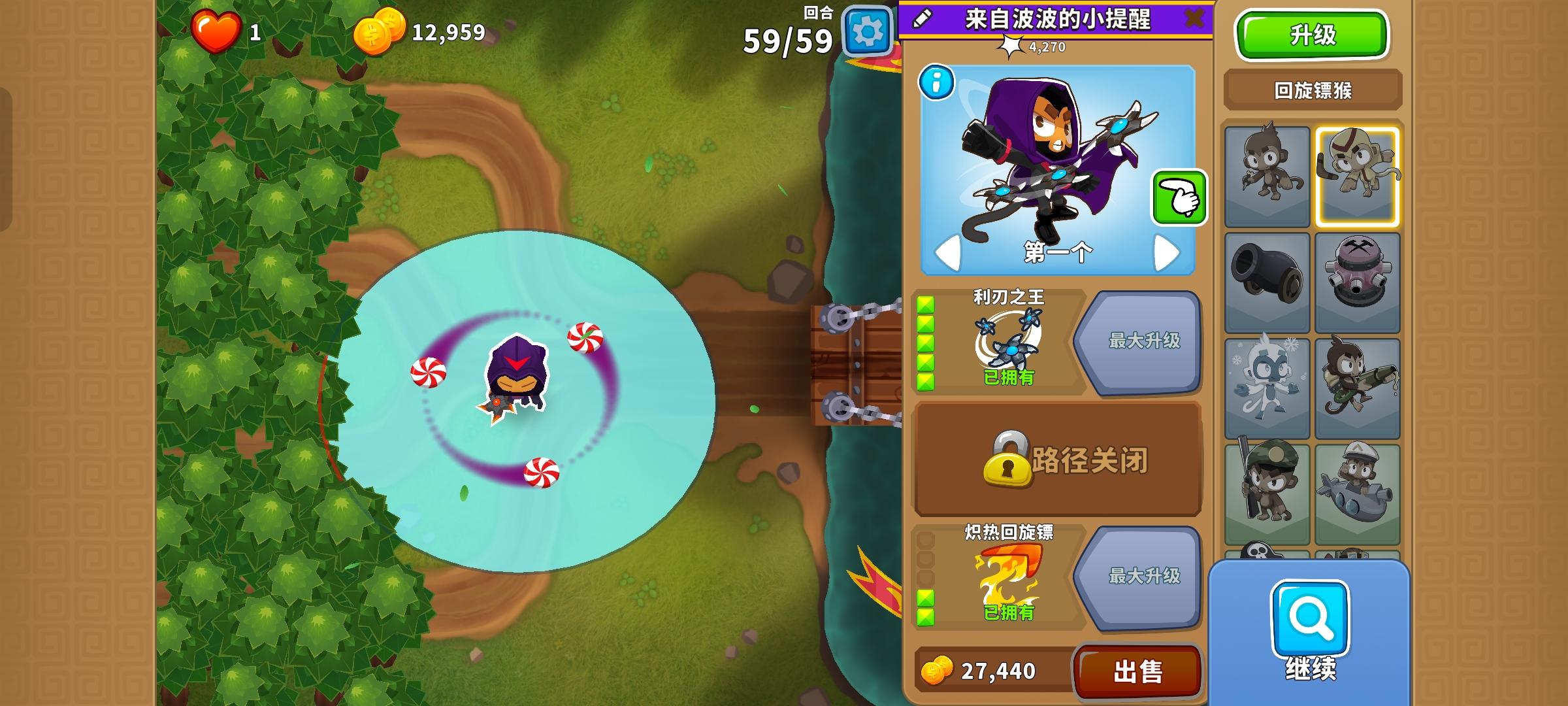Select the highlighted Boomerang Monkey thumbnail

pyautogui.click(x=1359, y=173)
